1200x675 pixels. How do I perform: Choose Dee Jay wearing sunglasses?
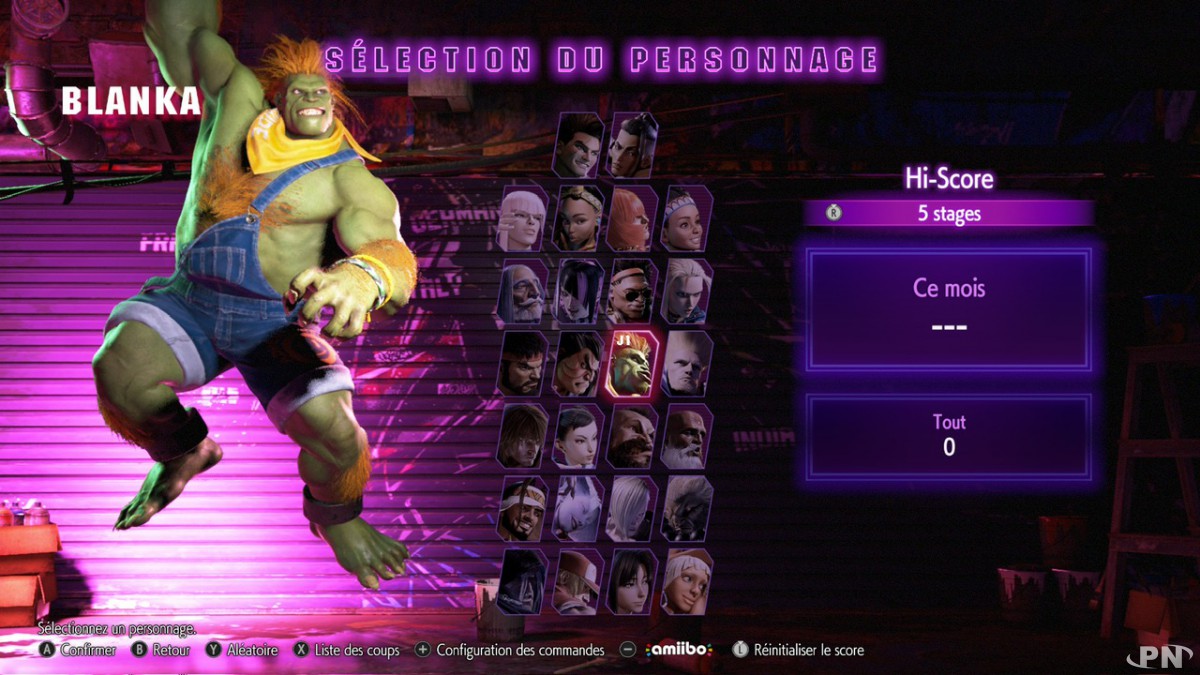point(633,292)
